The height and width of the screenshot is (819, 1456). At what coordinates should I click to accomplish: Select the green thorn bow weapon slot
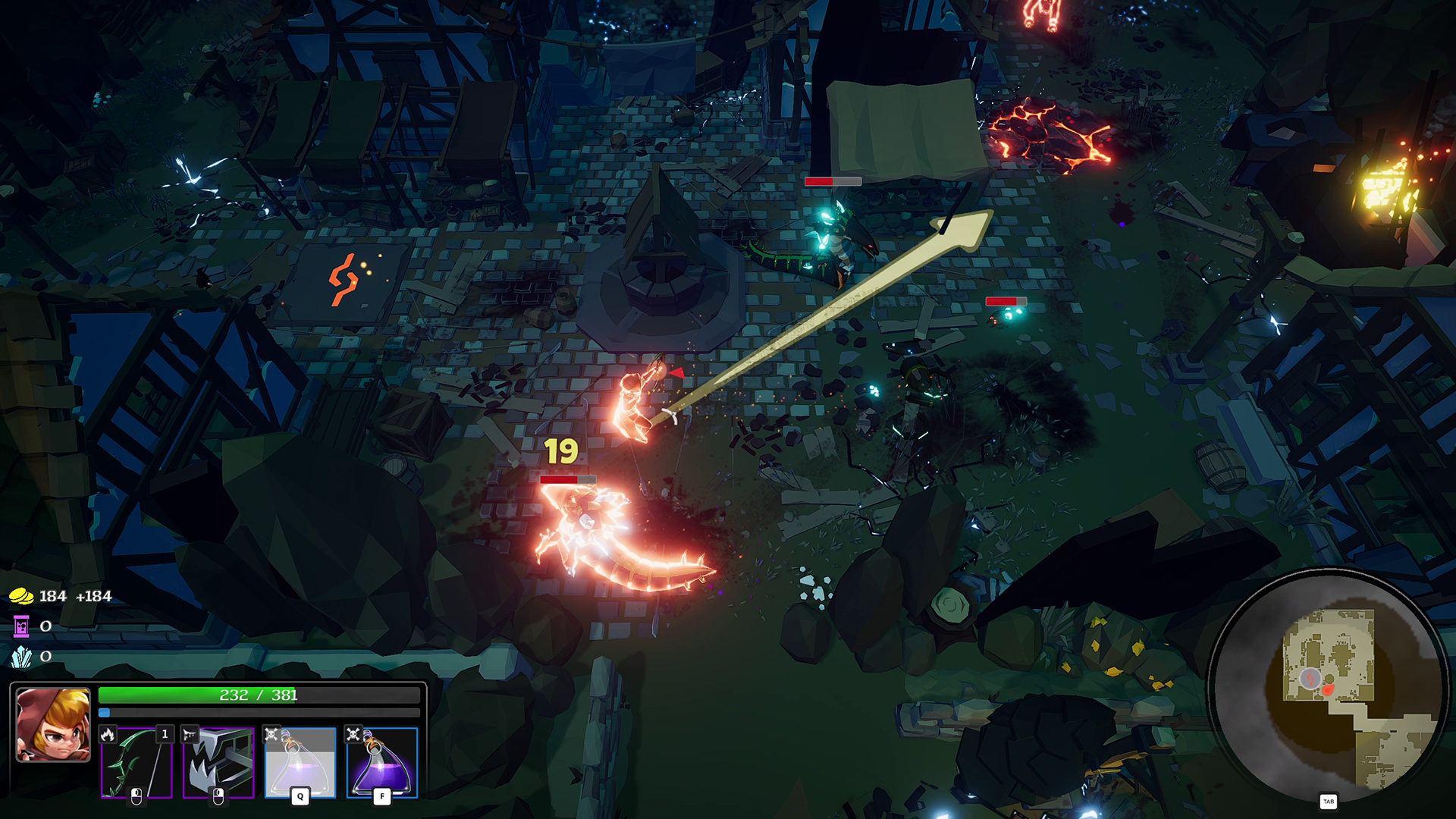point(136,762)
